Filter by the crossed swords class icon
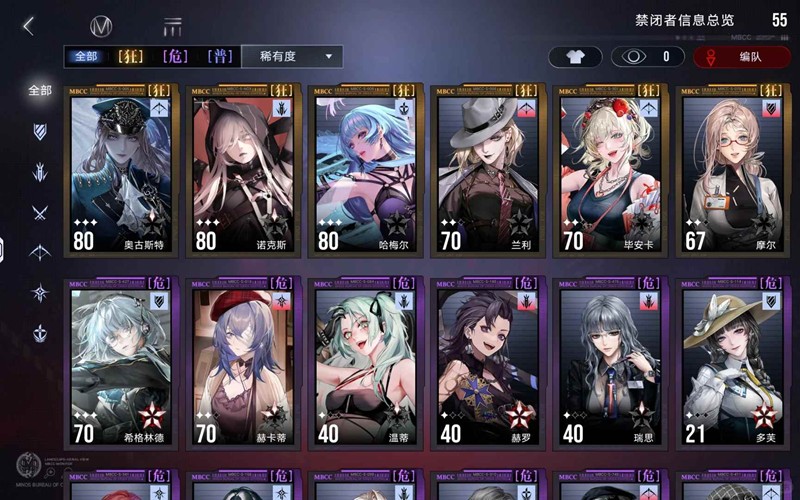 click(40, 212)
